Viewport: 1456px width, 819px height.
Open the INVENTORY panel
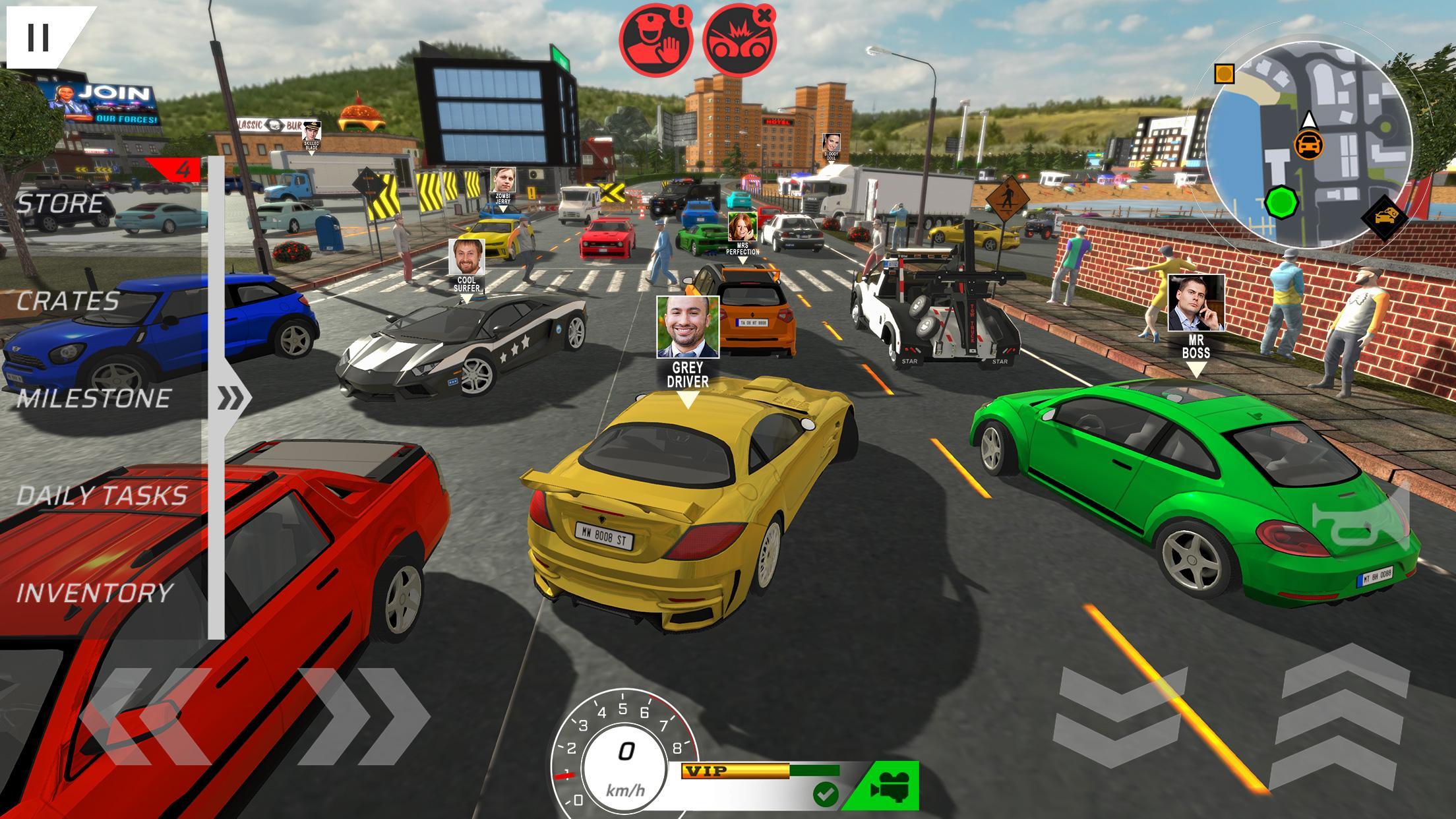[x=94, y=593]
